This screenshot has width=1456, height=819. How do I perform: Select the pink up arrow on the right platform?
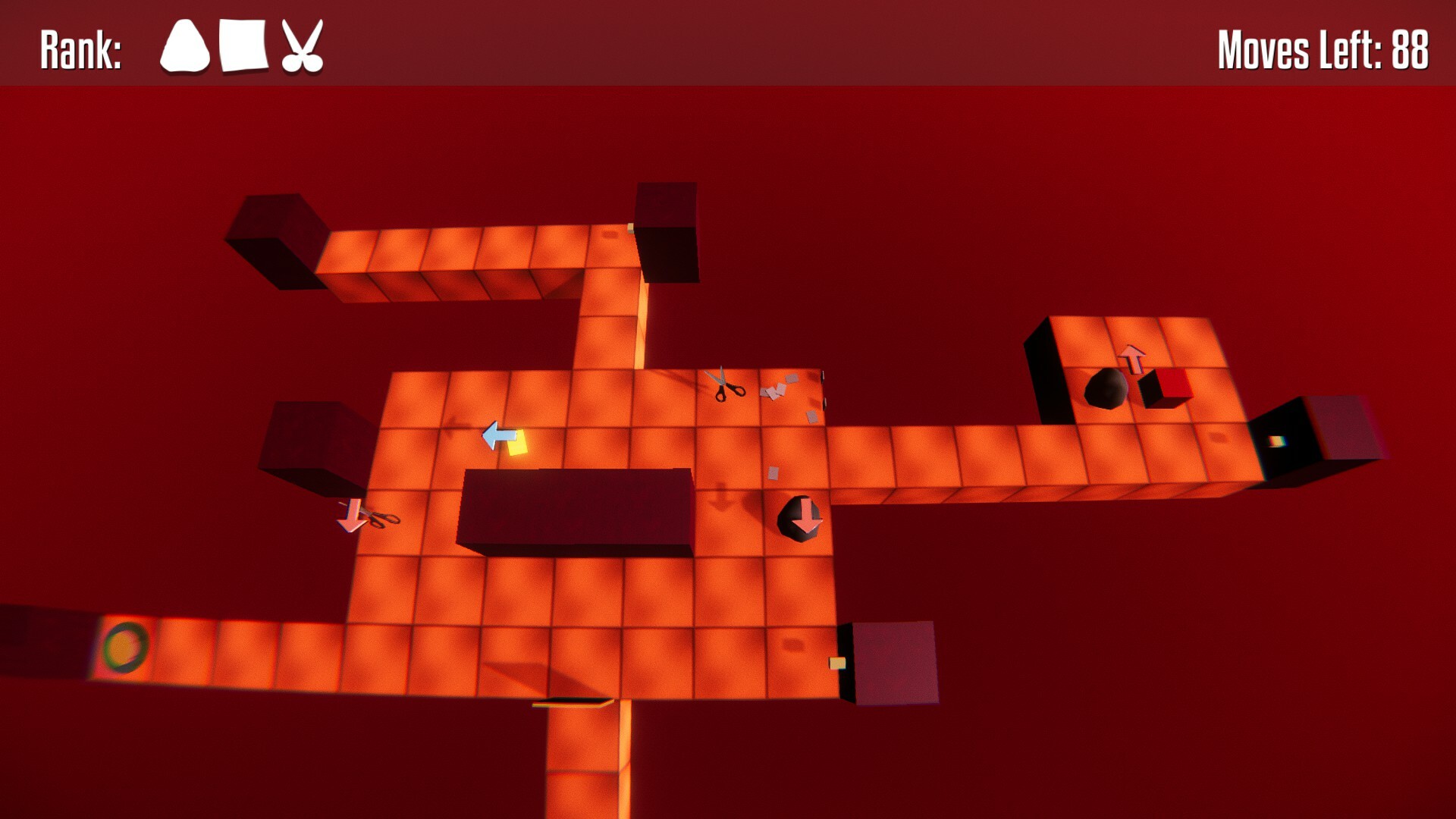click(1133, 358)
